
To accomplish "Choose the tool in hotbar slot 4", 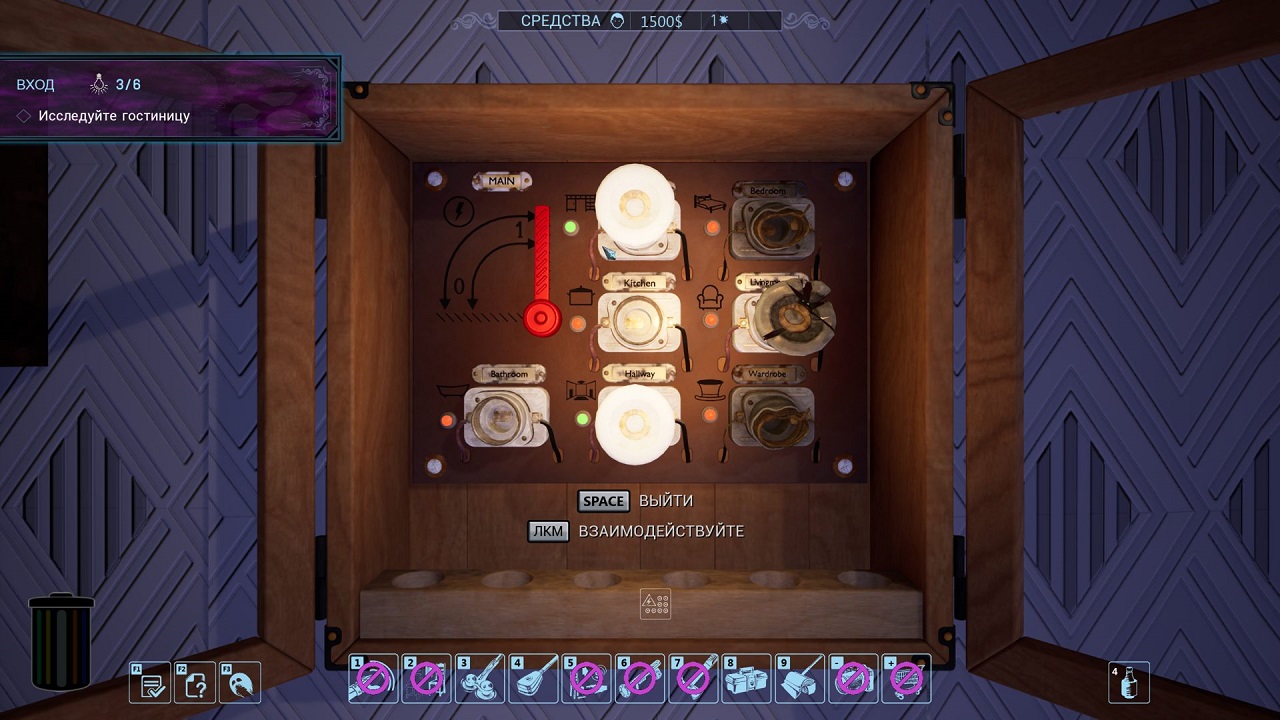I will [x=533, y=679].
